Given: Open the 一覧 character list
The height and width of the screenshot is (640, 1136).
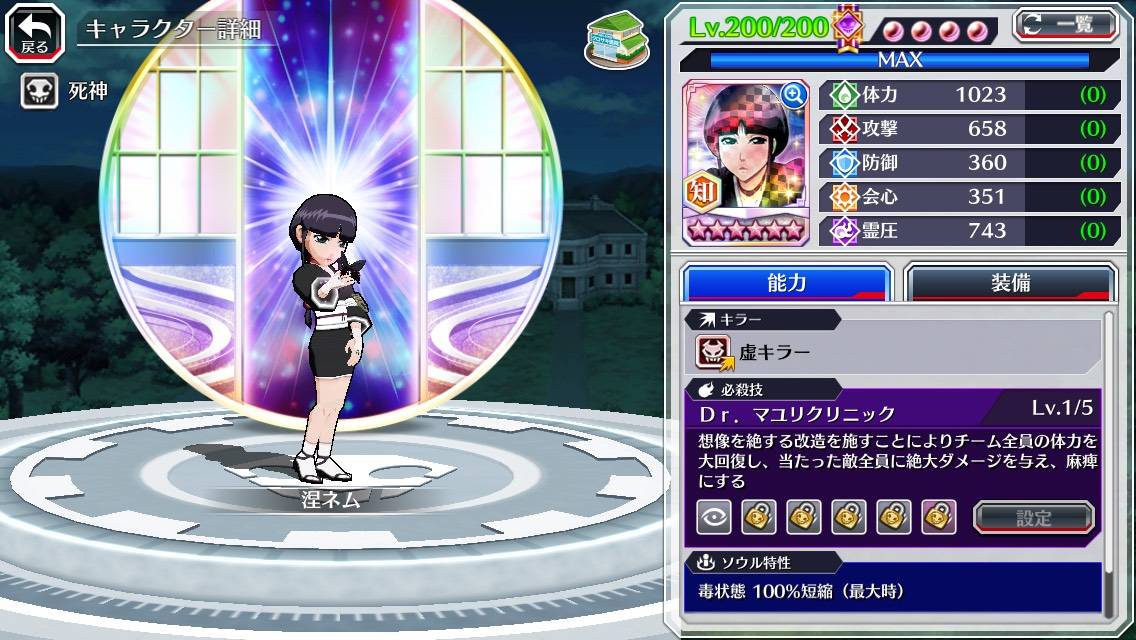Looking at the screenshot, I should [x=1065, y=25].
